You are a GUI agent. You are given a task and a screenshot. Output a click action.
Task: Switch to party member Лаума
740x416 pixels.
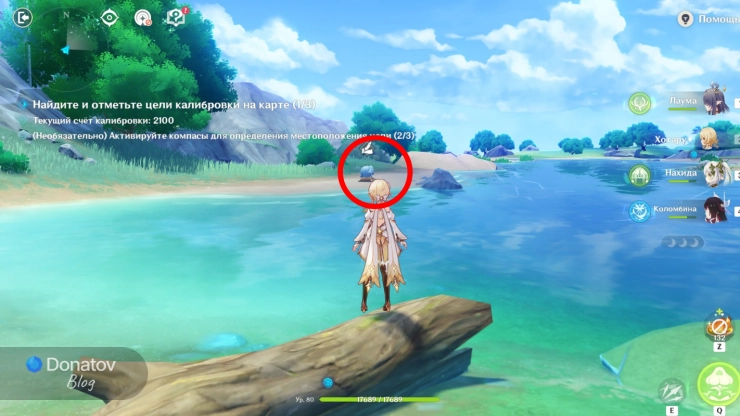[x=712, y=102]
